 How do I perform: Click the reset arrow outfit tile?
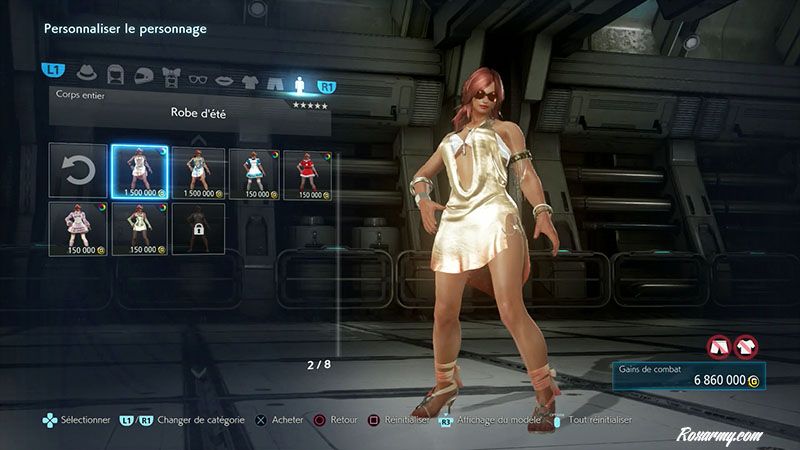click(76, 171)
